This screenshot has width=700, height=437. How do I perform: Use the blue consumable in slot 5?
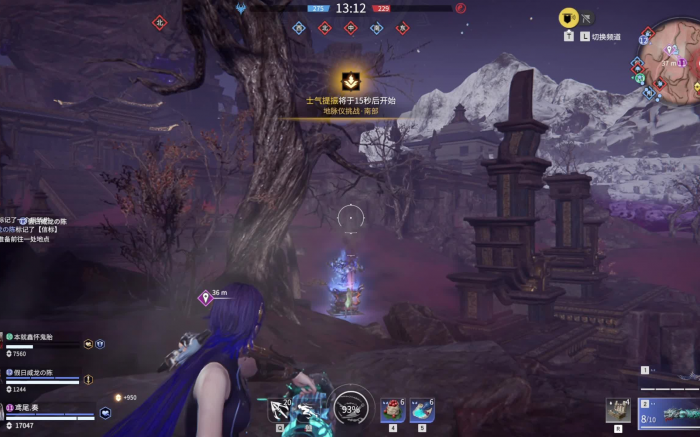coord(422,410)
